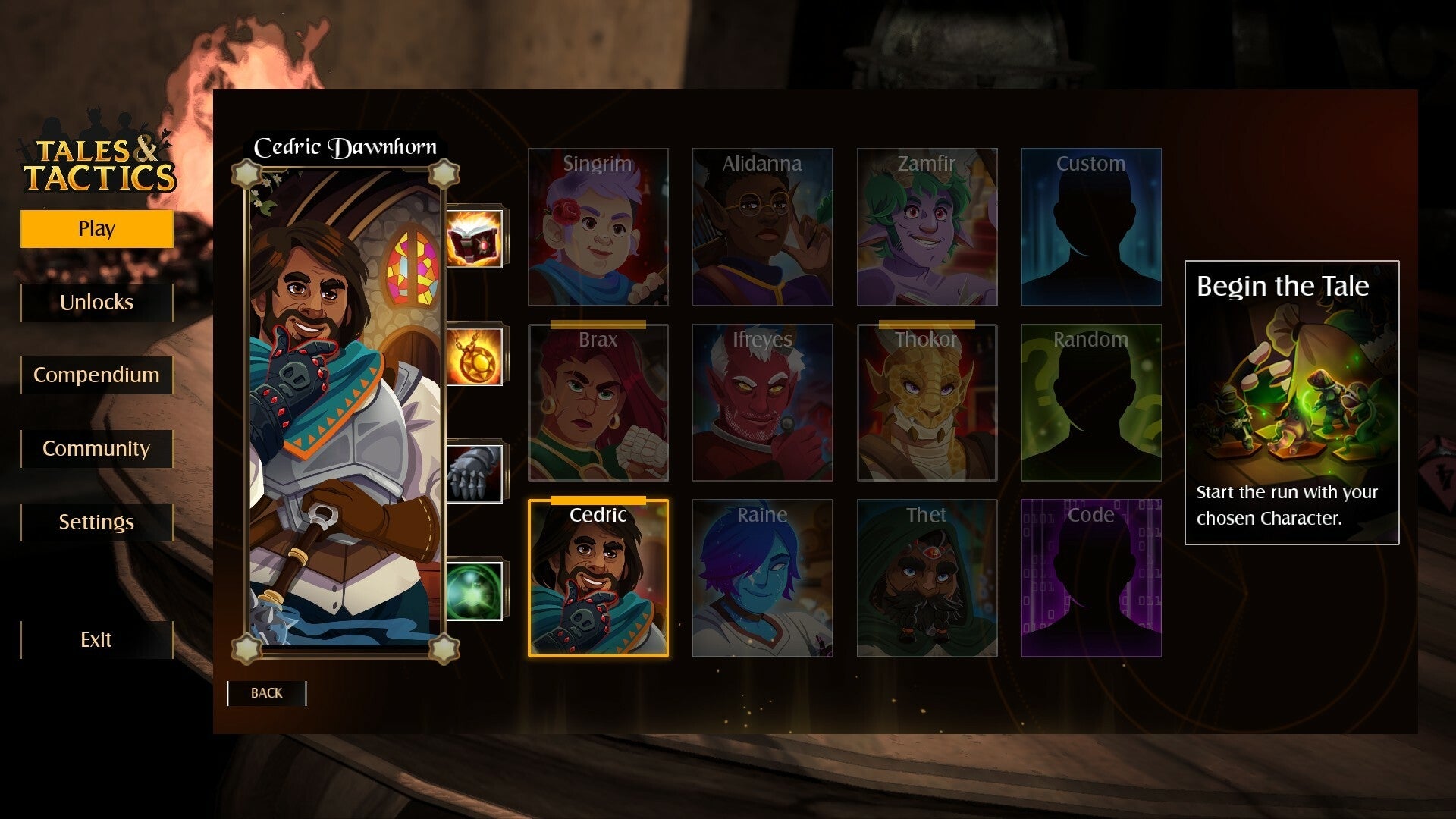The height and width of the screenshot is (819, 1456).
Task: Select Thokor's portrait
Action: point(927,404)
